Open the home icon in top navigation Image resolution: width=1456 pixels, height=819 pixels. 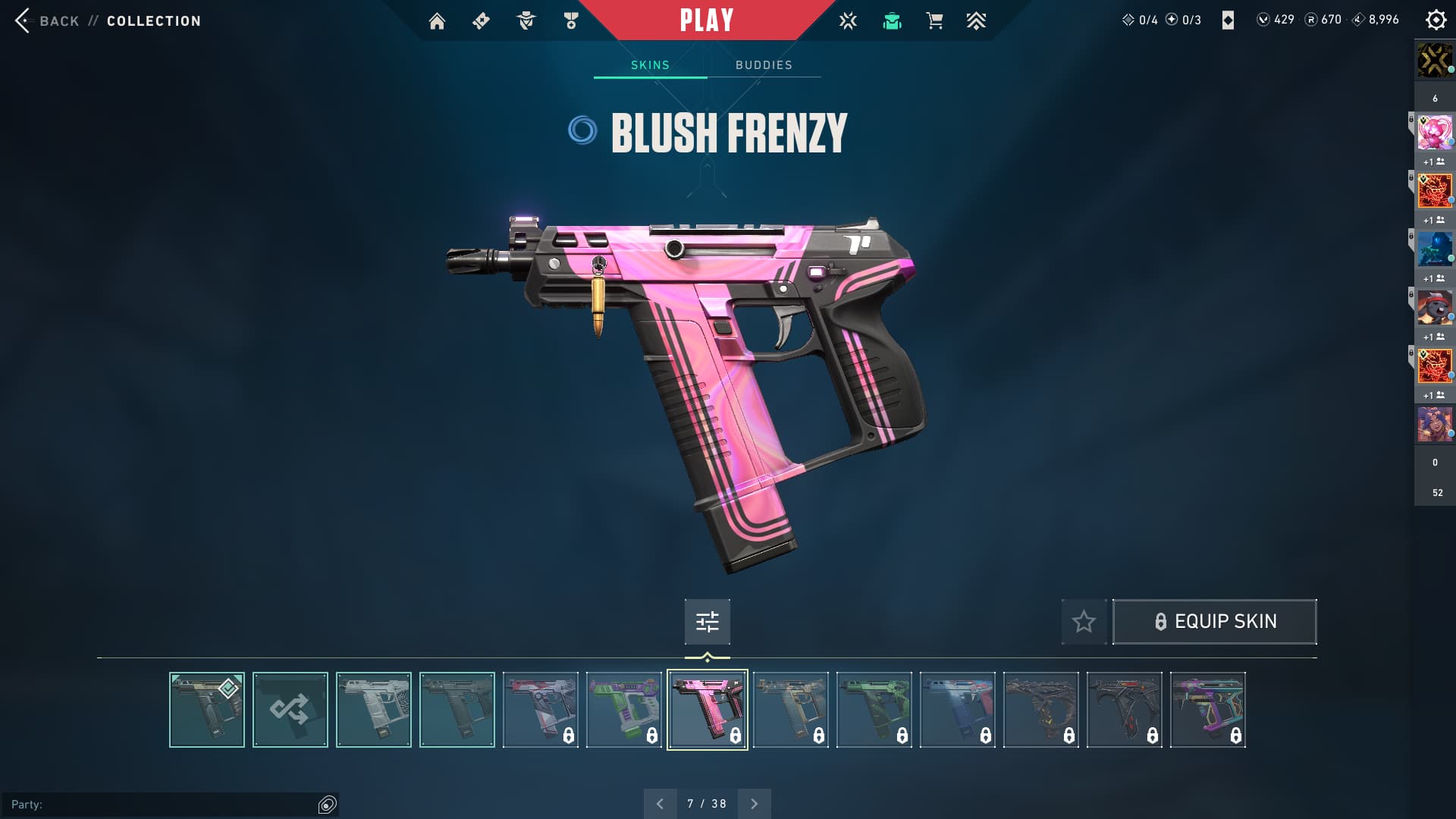(x=437, y=21)
